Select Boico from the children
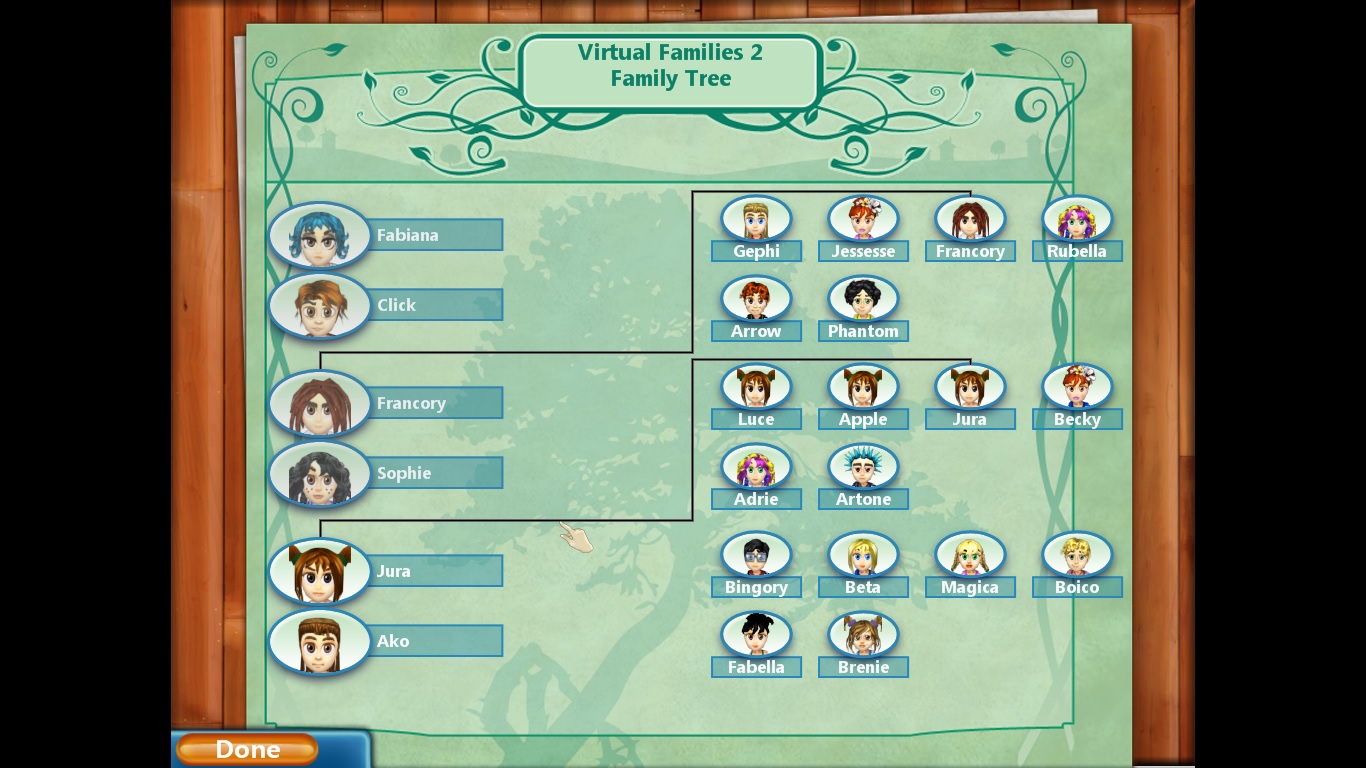Image resolution: width=1366 pixels, height=768 pixels. pos(1077,555)
